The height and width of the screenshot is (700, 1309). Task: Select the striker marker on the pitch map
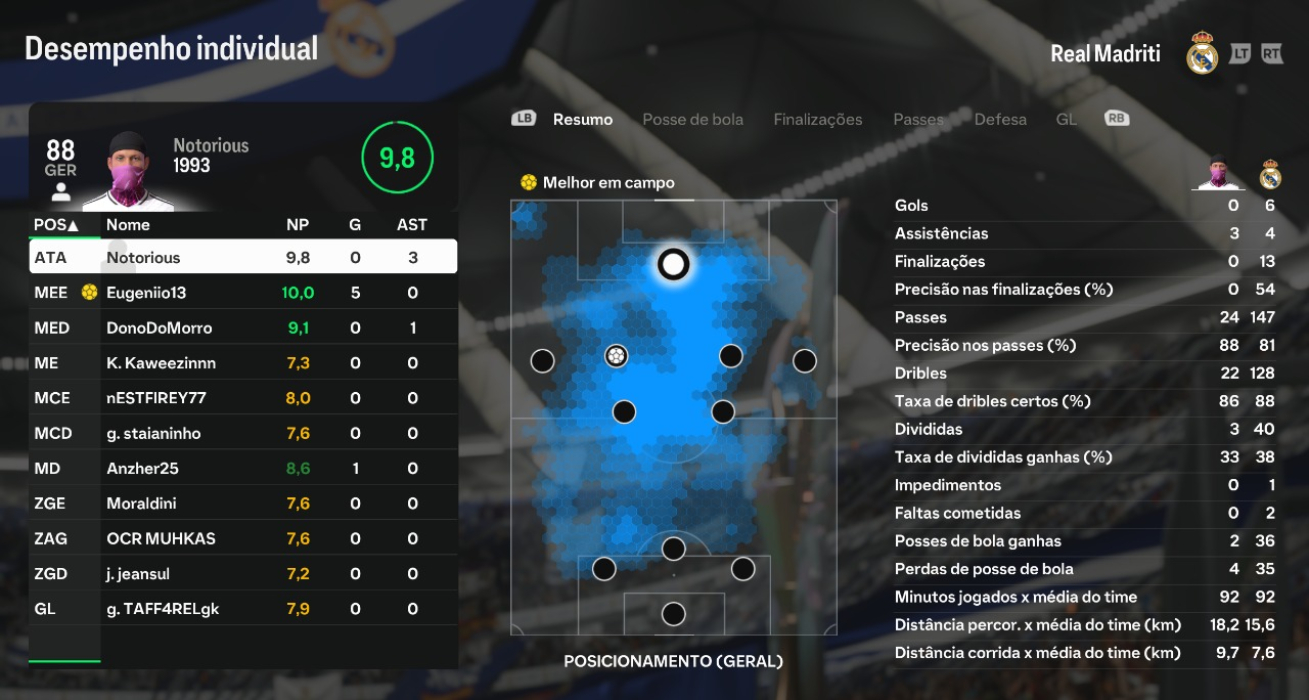pyautogui.click(x=674, y=264)
